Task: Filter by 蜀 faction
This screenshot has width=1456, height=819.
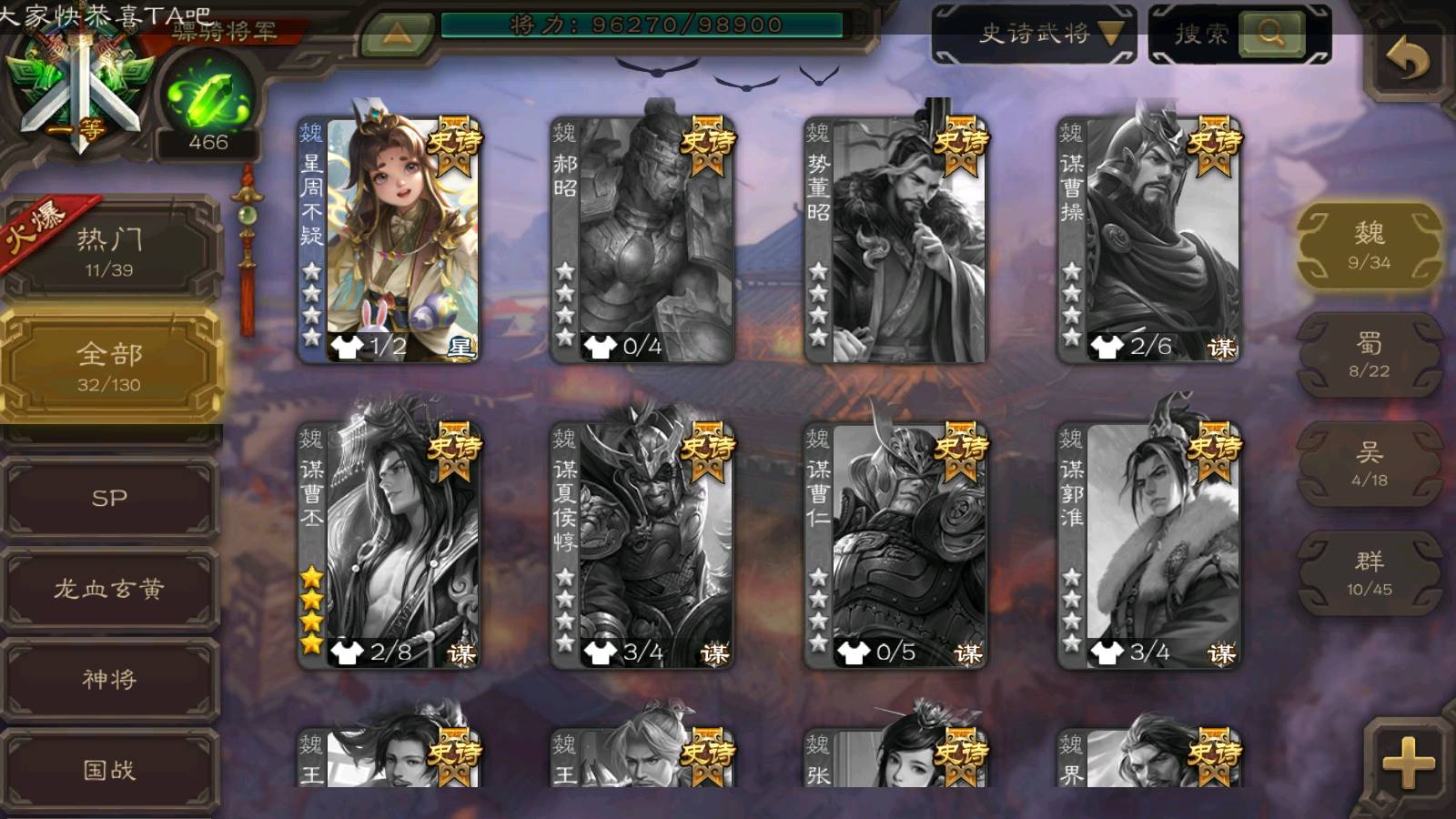Action: 1369,354
